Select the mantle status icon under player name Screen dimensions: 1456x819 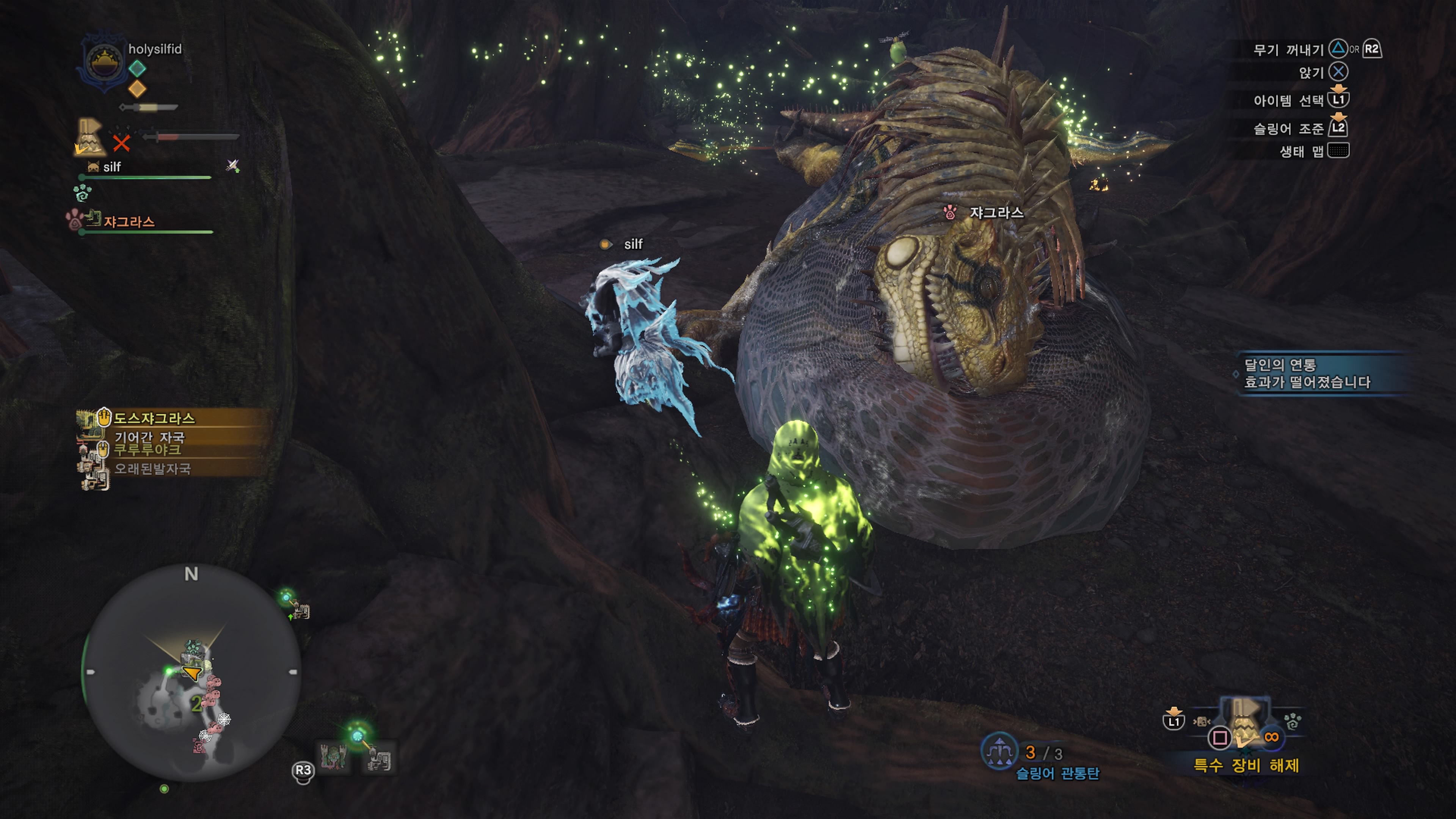click(x=89, y=137)
